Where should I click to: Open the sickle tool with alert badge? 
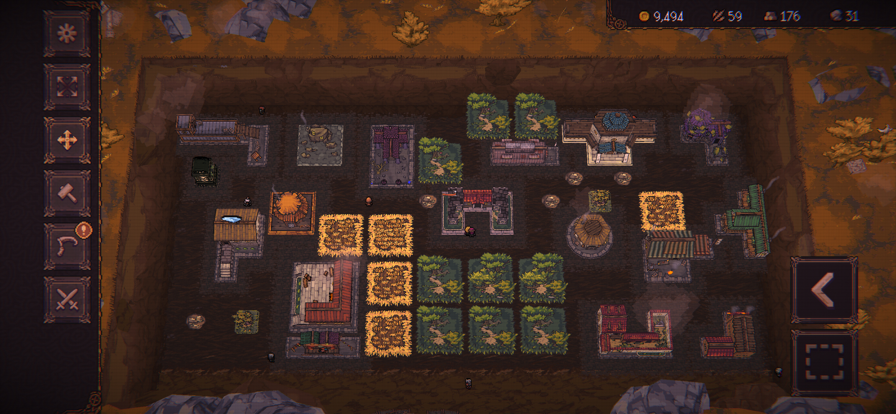tap(67, 245)
